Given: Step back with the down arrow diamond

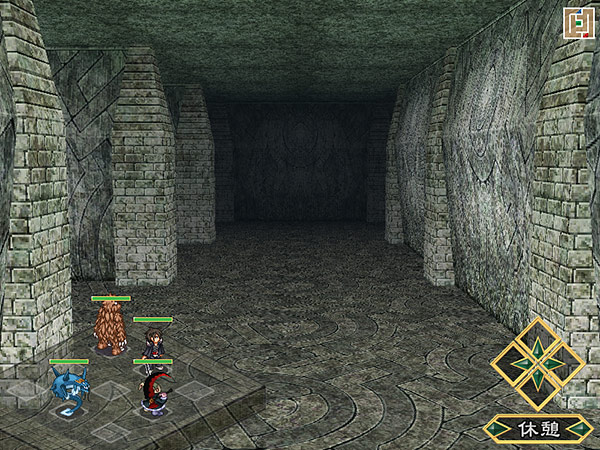Looking at the screenshot, I should pyautogui.click(x=538, y=387).
